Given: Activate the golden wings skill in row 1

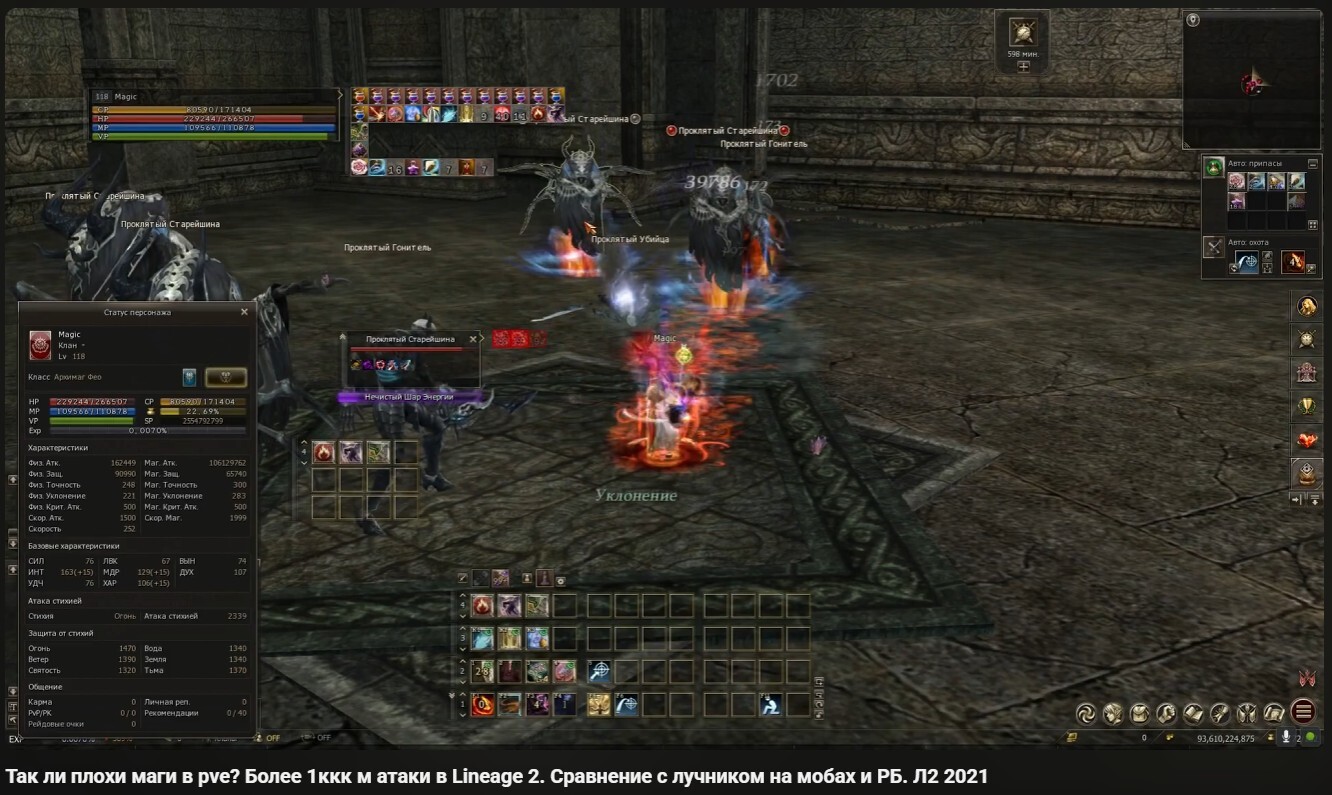Looking at the screenshot, I should (x=600, y=704).
